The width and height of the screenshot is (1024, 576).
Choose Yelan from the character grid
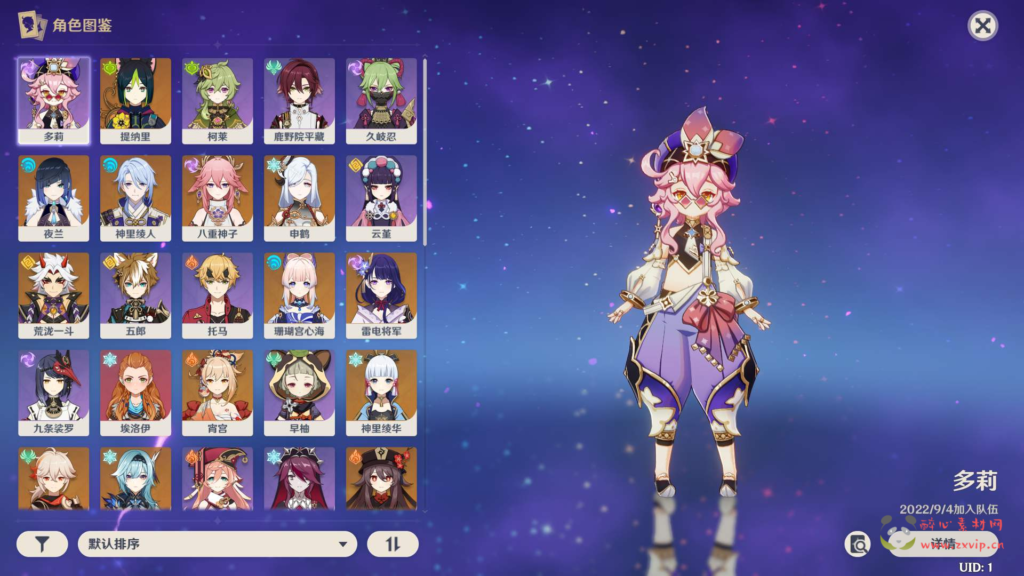click(x=54, y=196)
